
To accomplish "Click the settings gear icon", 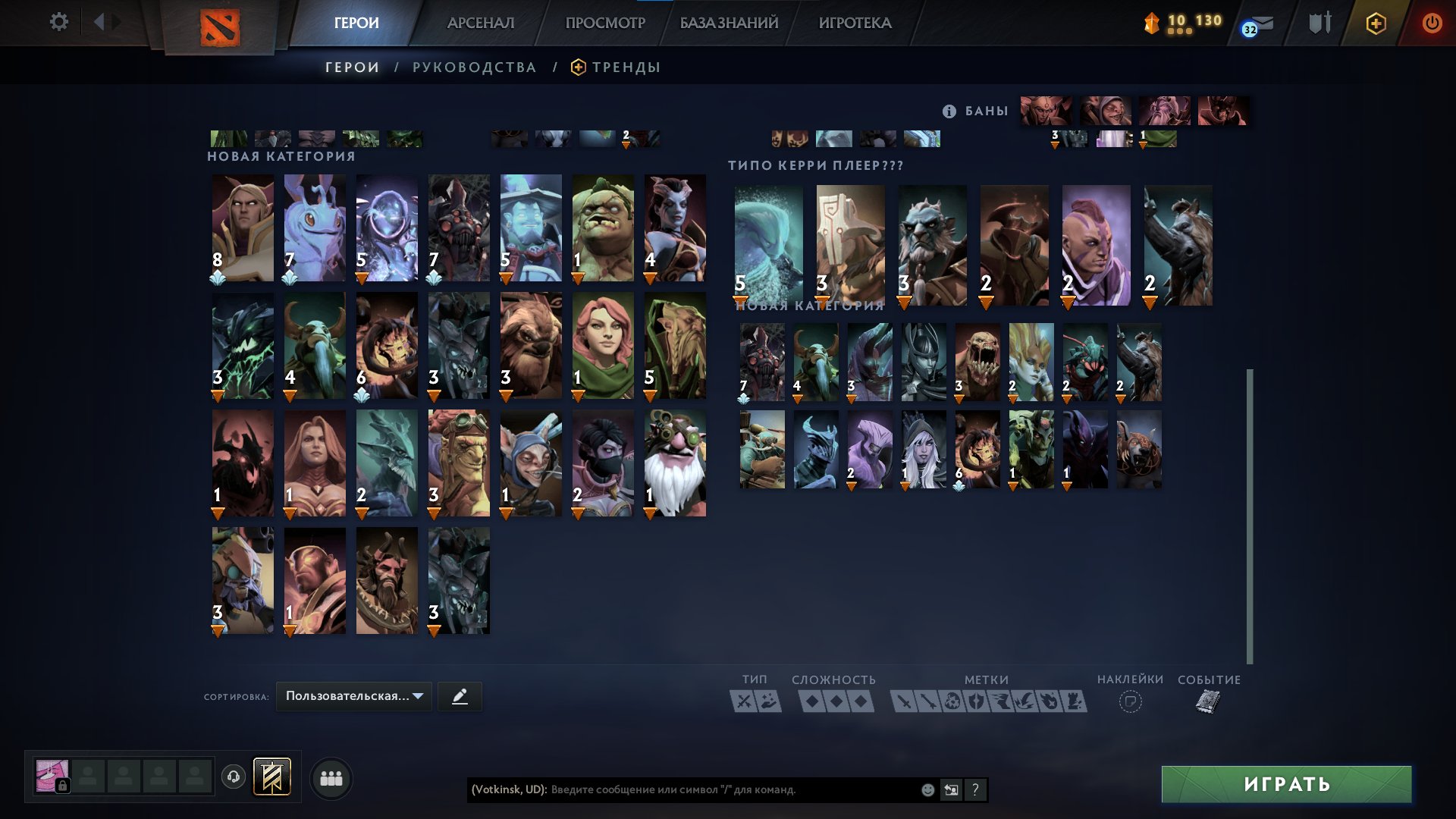I will [59, 23].
